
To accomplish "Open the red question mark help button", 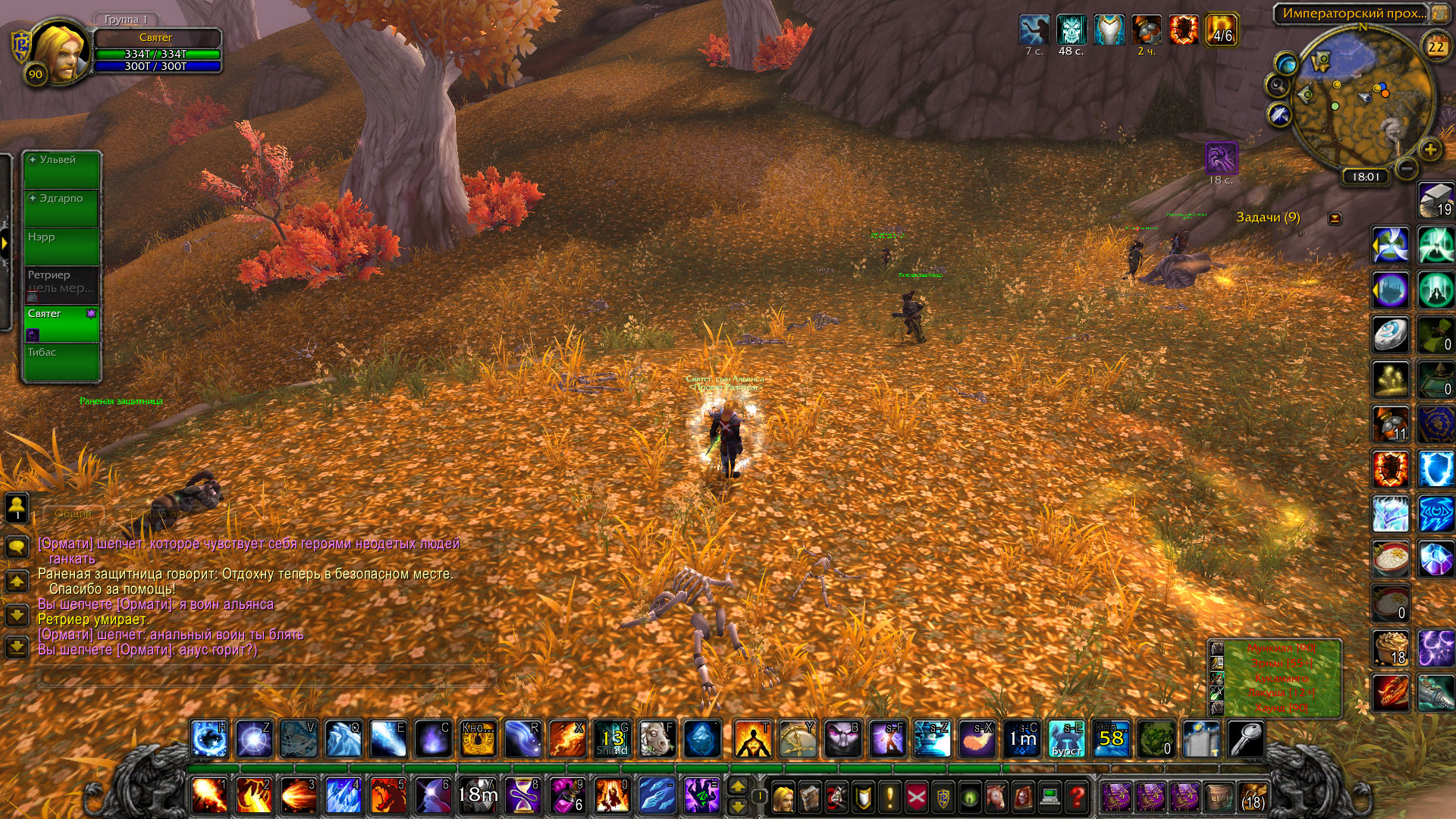I will click(x=1076, y=797).
